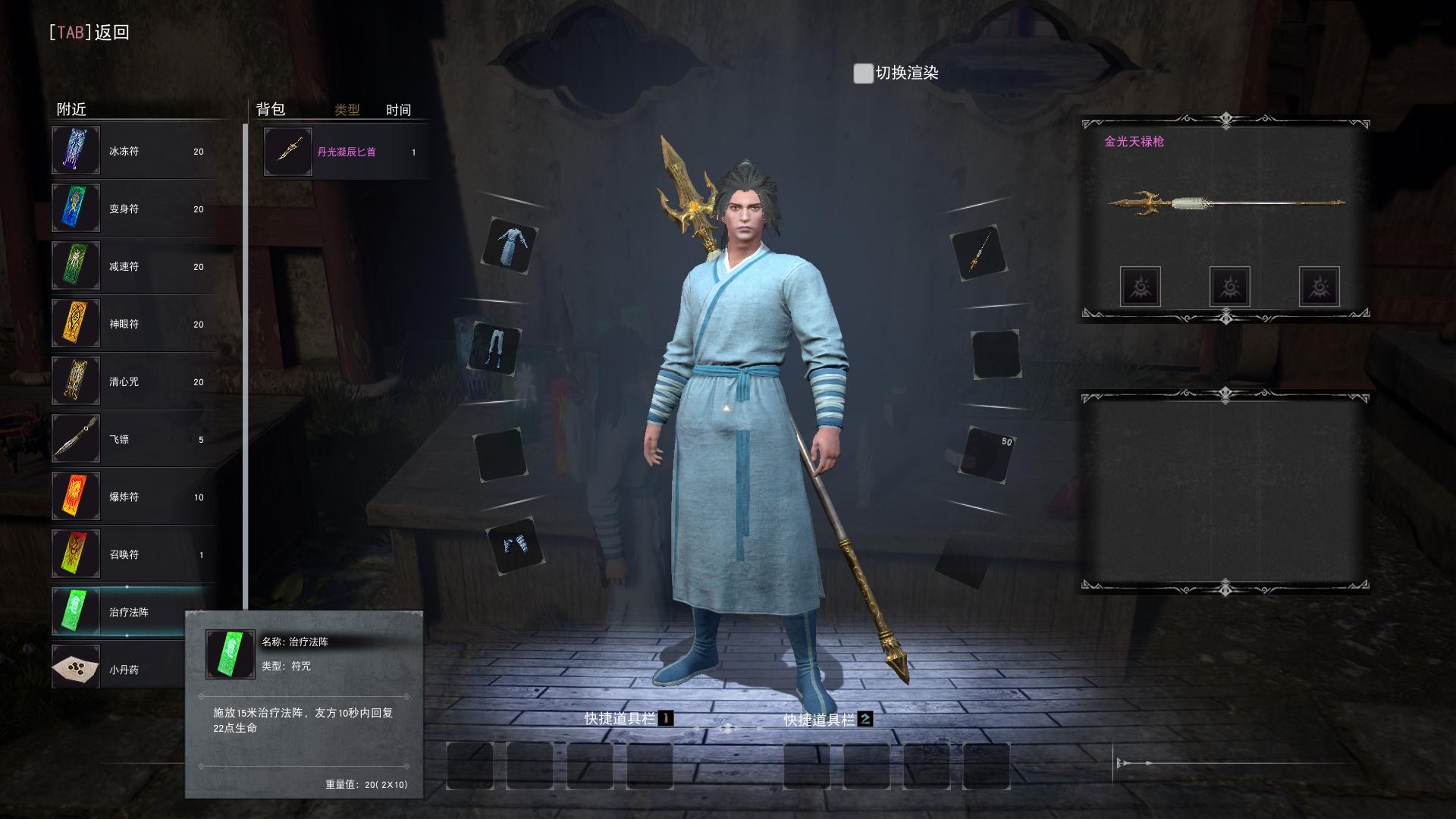The height and width of the screenshot is (819, 1456).
Task: Select the 变身符 talisman row
Action: (x=133, y=209)
